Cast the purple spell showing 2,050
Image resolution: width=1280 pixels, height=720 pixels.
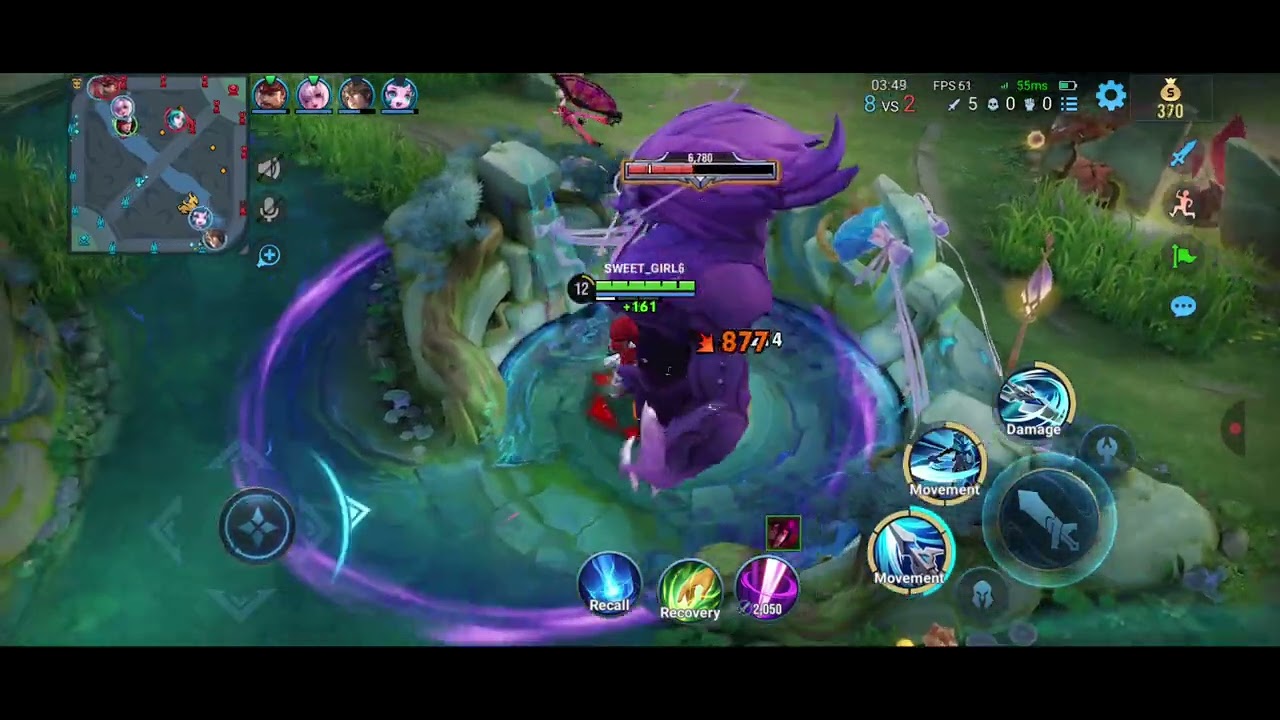point(767,587)
